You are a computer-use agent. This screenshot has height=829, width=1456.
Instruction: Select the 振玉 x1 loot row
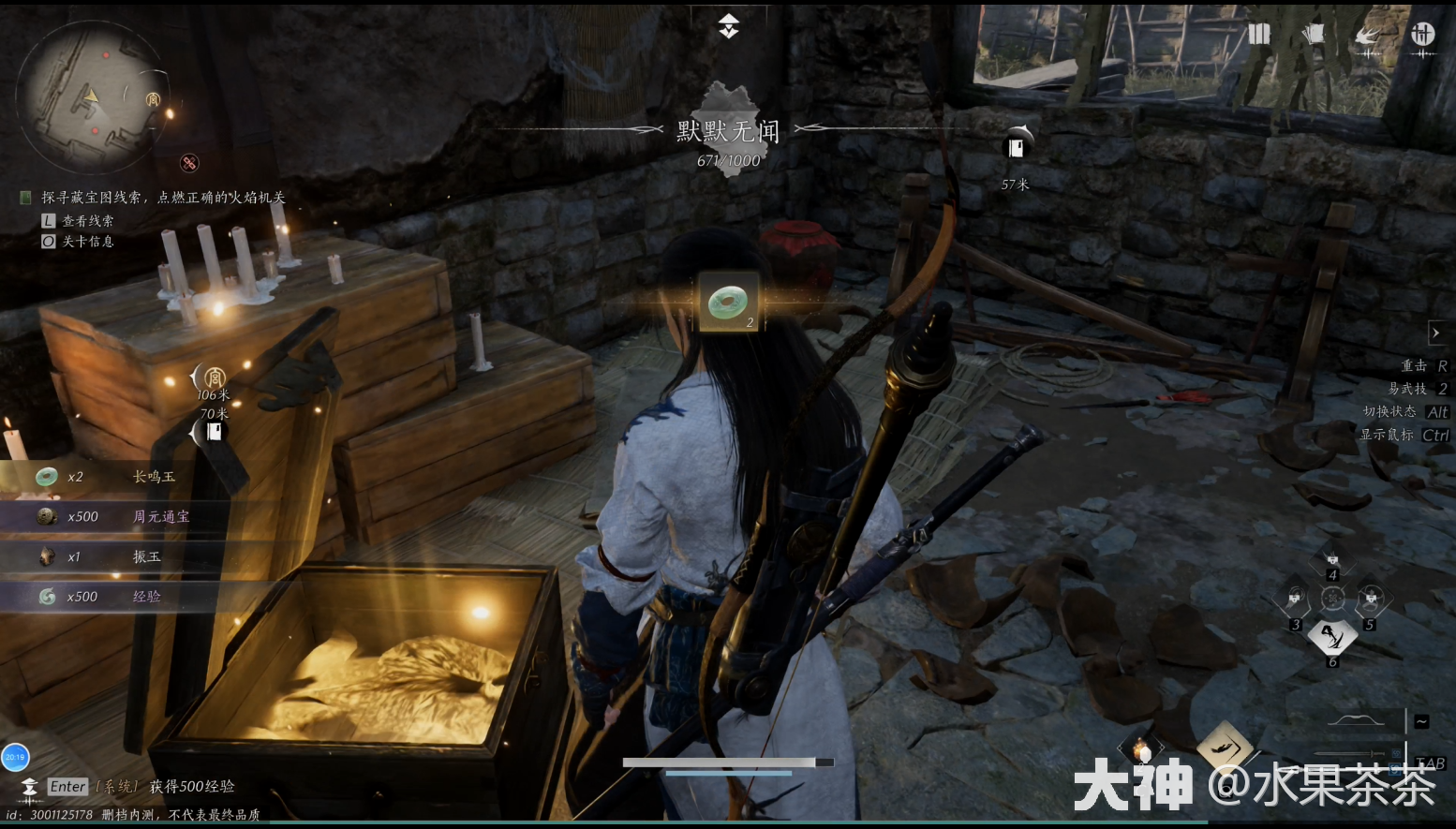(112, 556)
